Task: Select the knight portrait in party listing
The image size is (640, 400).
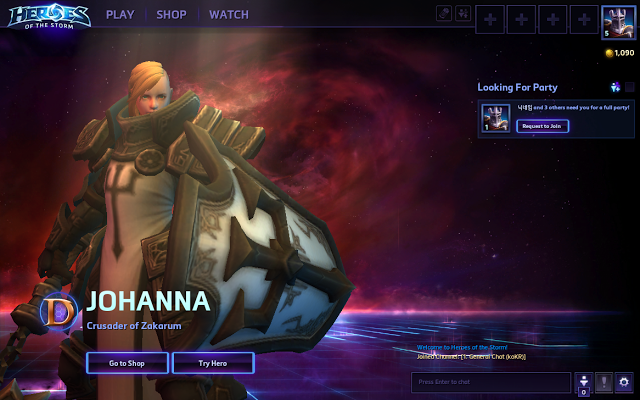Action: pyautogui.click(x=494, y=118)
